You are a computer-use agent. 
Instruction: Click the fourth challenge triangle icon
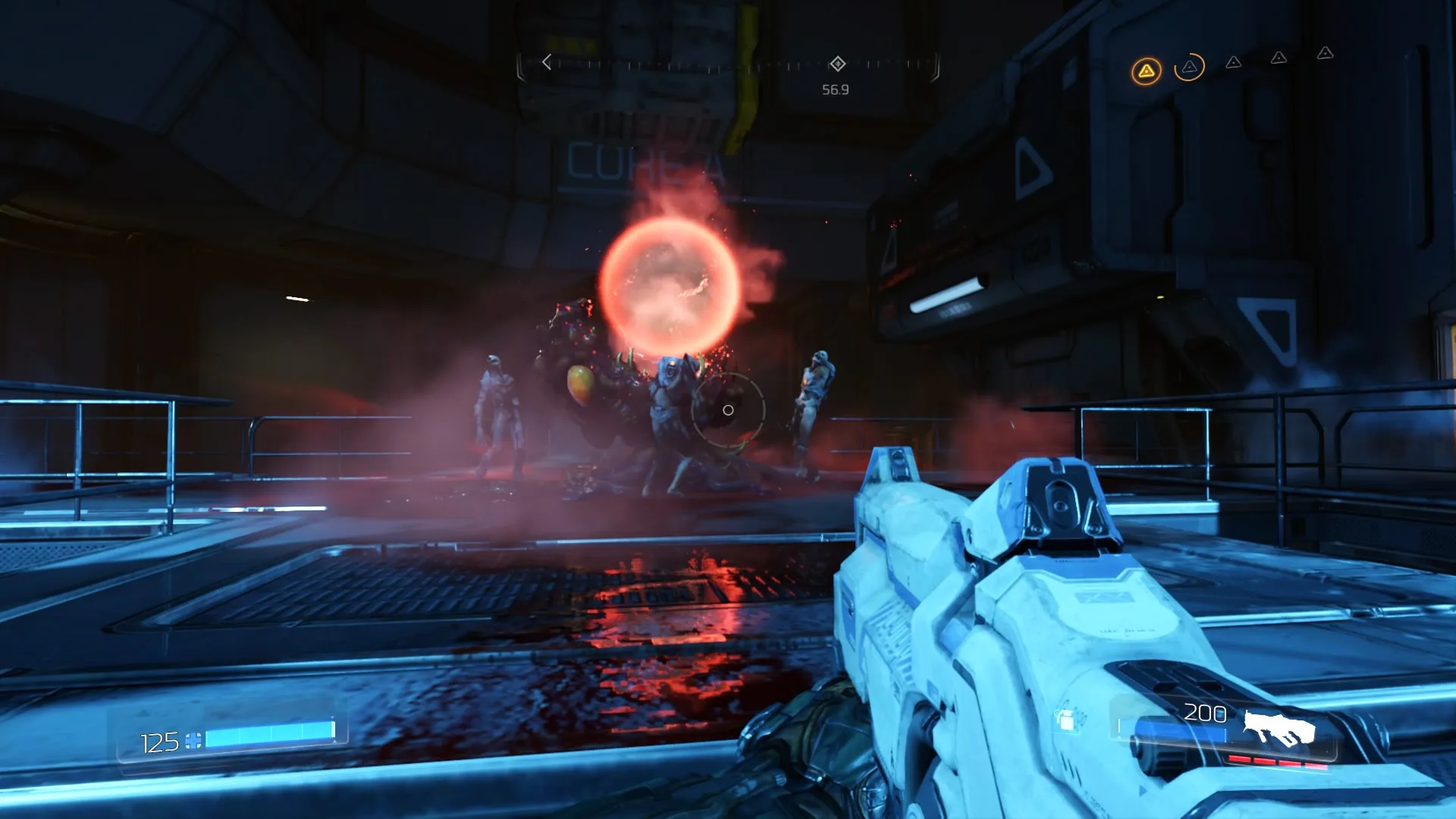pos(1279,58)
